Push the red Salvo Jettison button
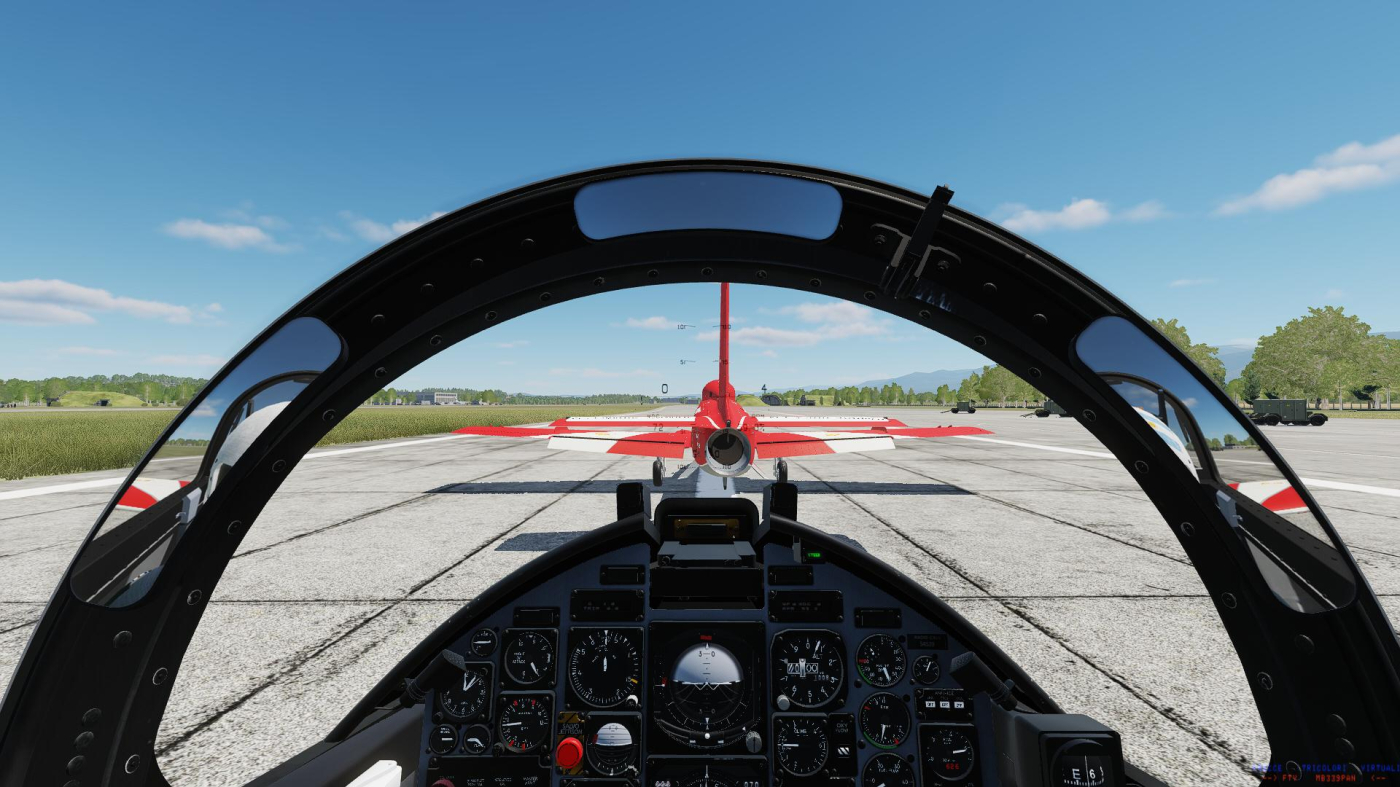This screenshot has width=1400, height=787. (569, 753)
